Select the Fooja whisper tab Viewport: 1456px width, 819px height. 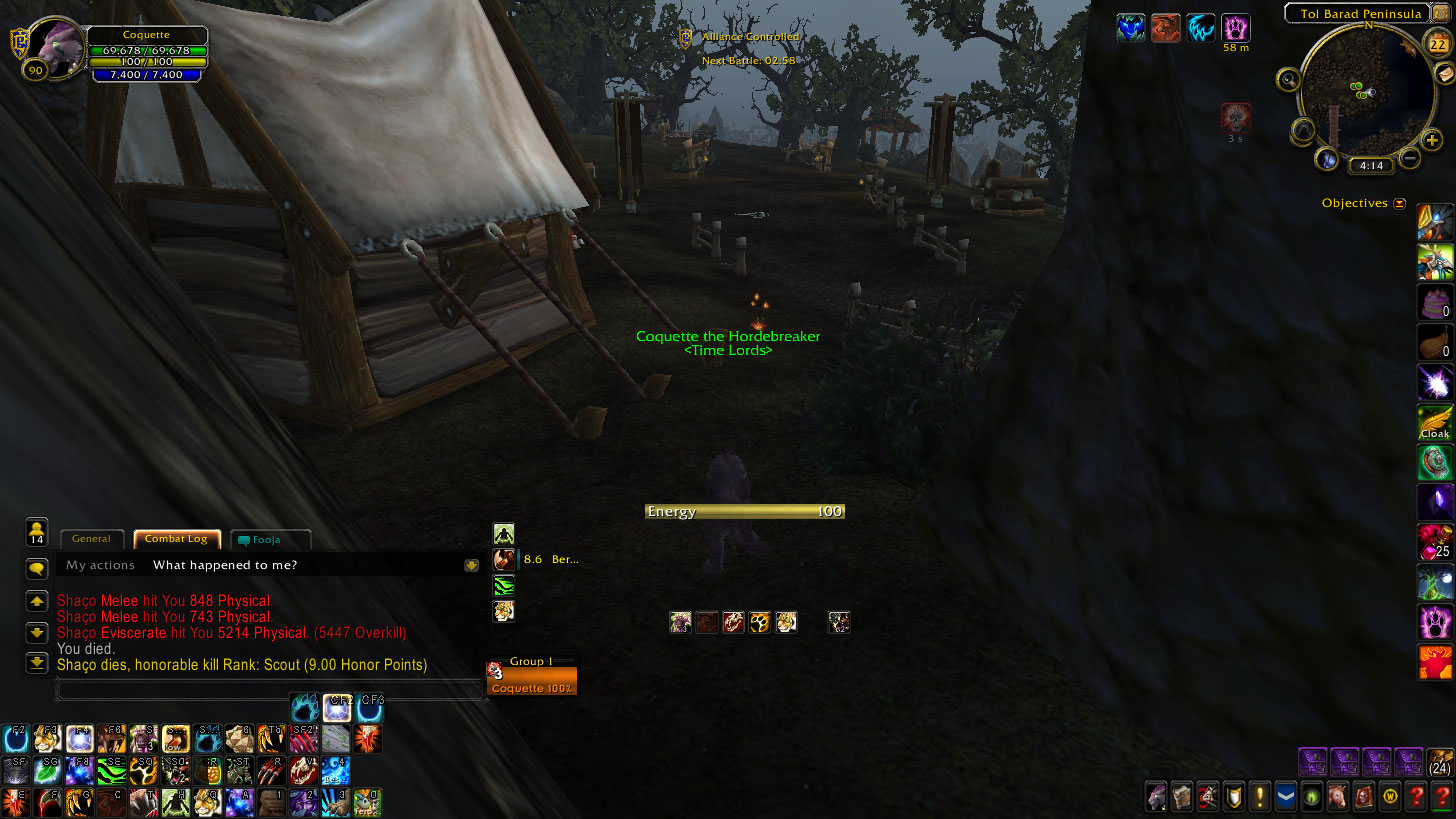pos(270,540)
